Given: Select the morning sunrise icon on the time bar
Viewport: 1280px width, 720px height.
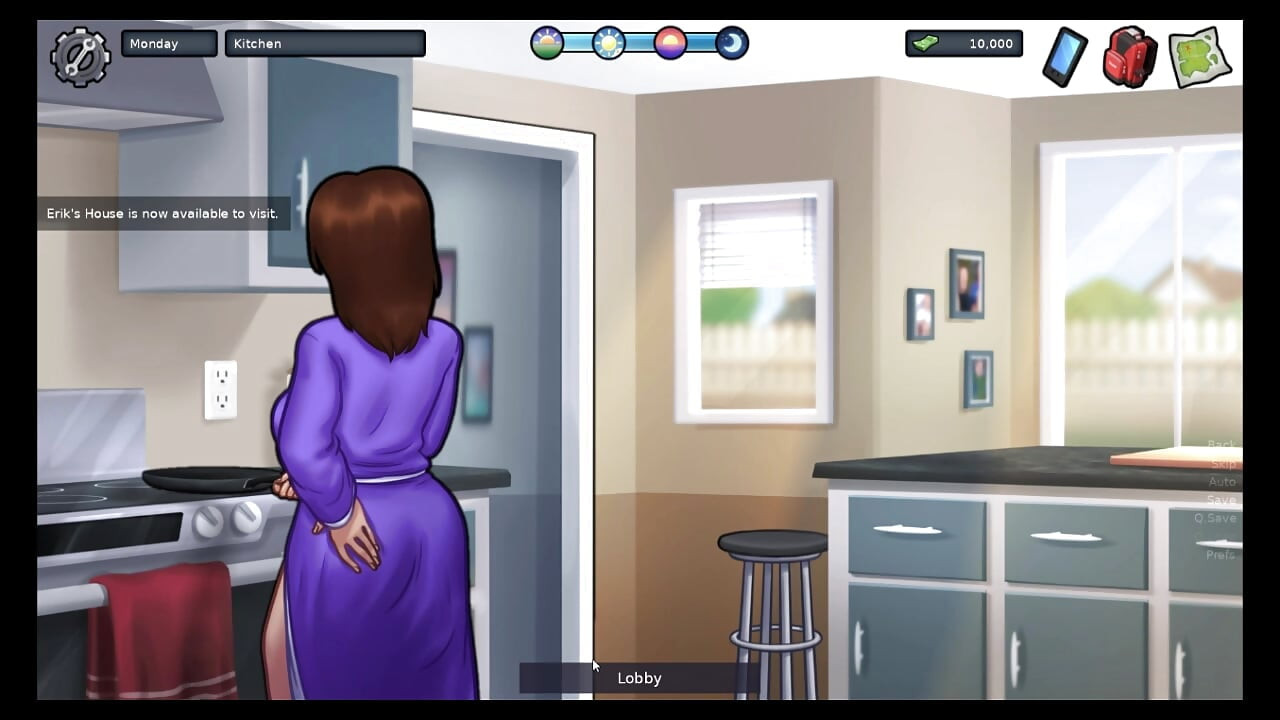Looking at the screenshot, I should point(546,43).
